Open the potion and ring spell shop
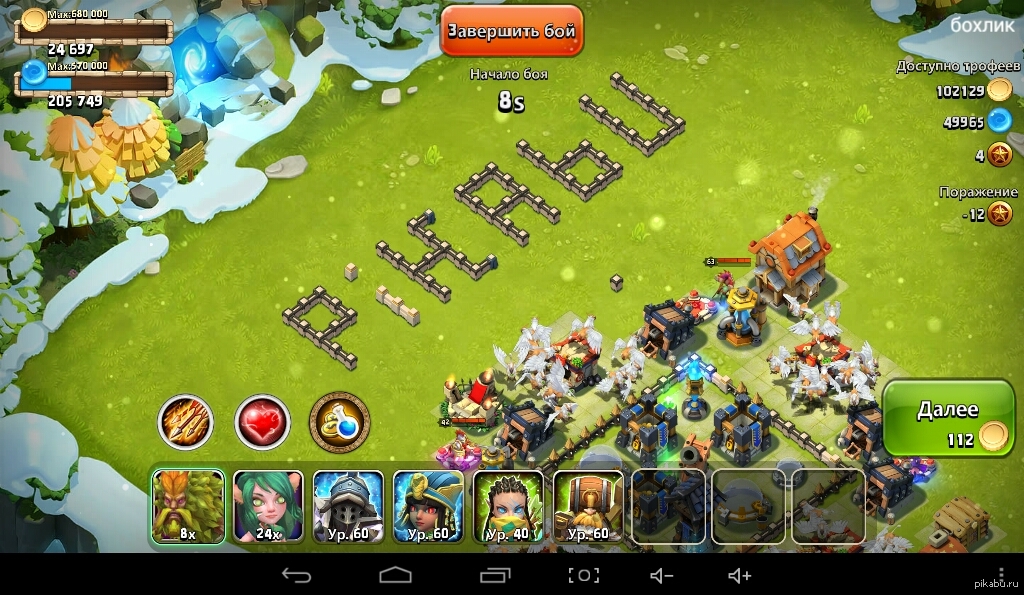 click(339, 423)
